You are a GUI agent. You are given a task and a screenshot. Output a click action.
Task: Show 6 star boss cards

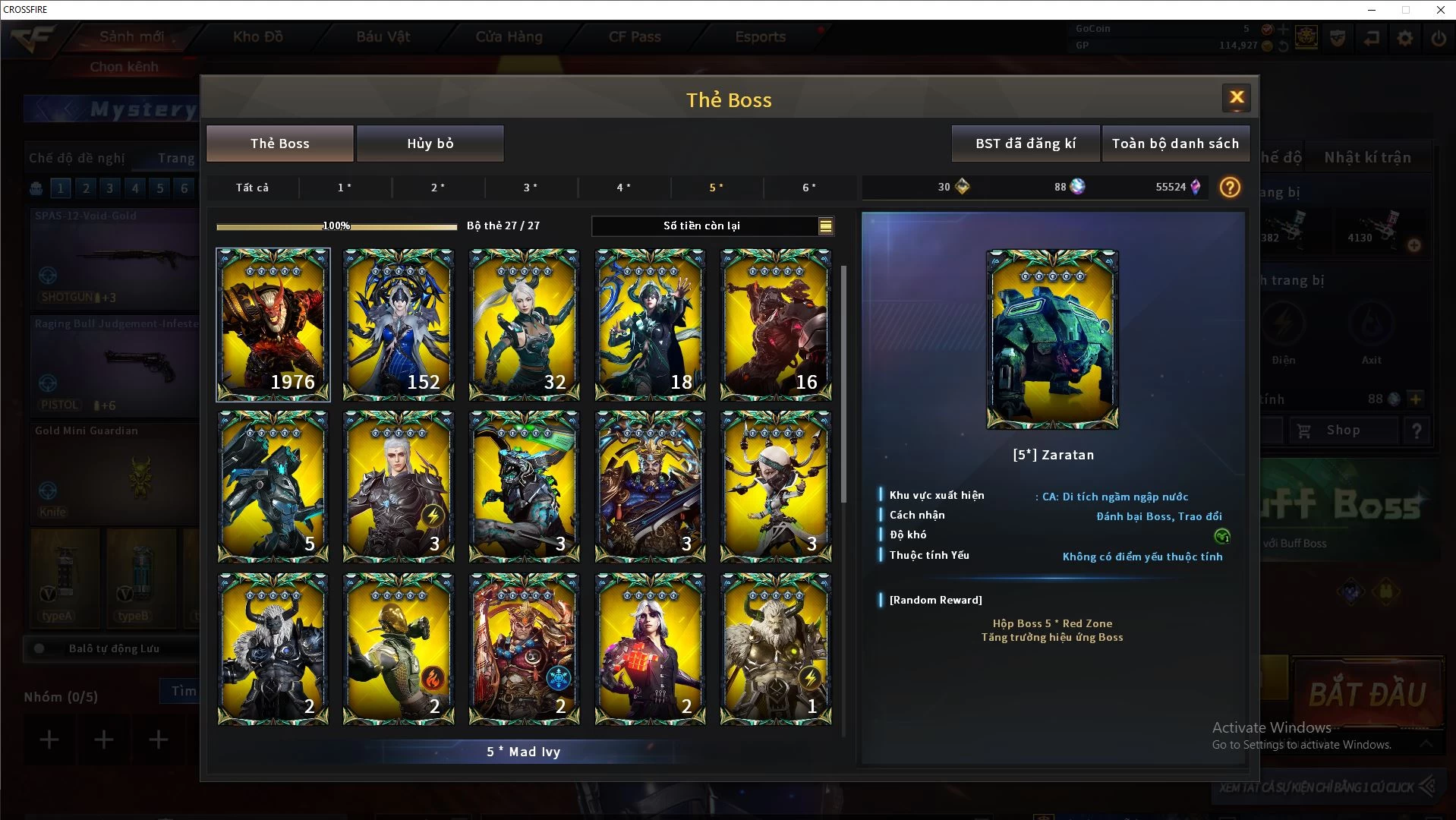[x=809, y=188]
